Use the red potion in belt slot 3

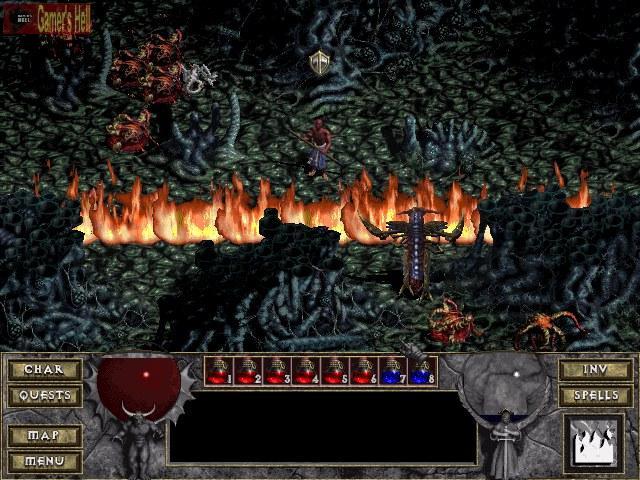click(x=276, y=372)
